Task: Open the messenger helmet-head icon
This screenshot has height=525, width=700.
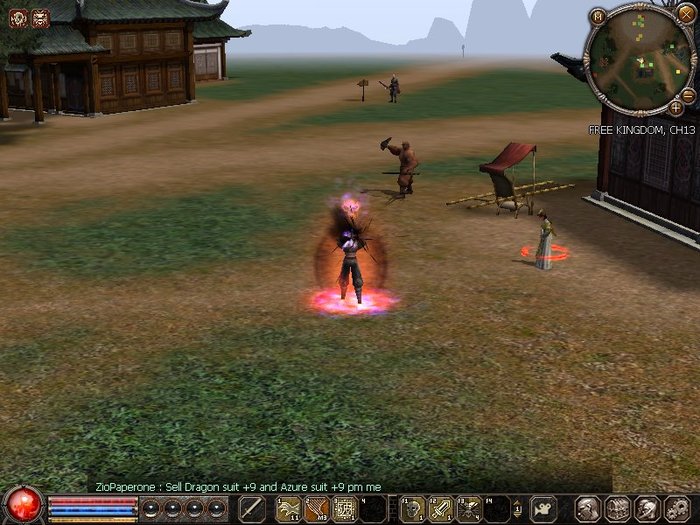Action: (x=646, y=508)
